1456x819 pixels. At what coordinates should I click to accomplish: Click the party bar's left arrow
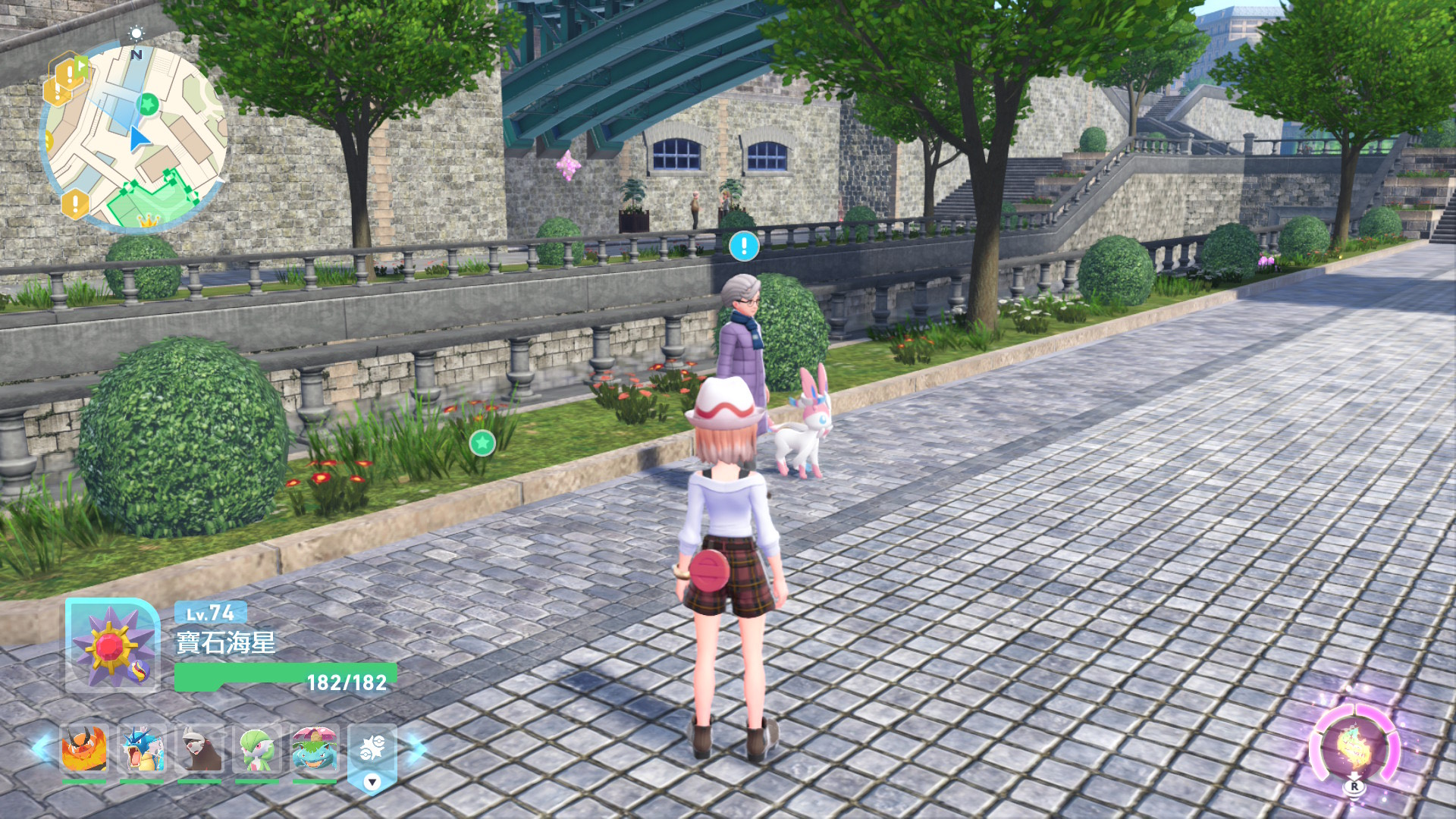pyautogui.click(x=42, y=748)
